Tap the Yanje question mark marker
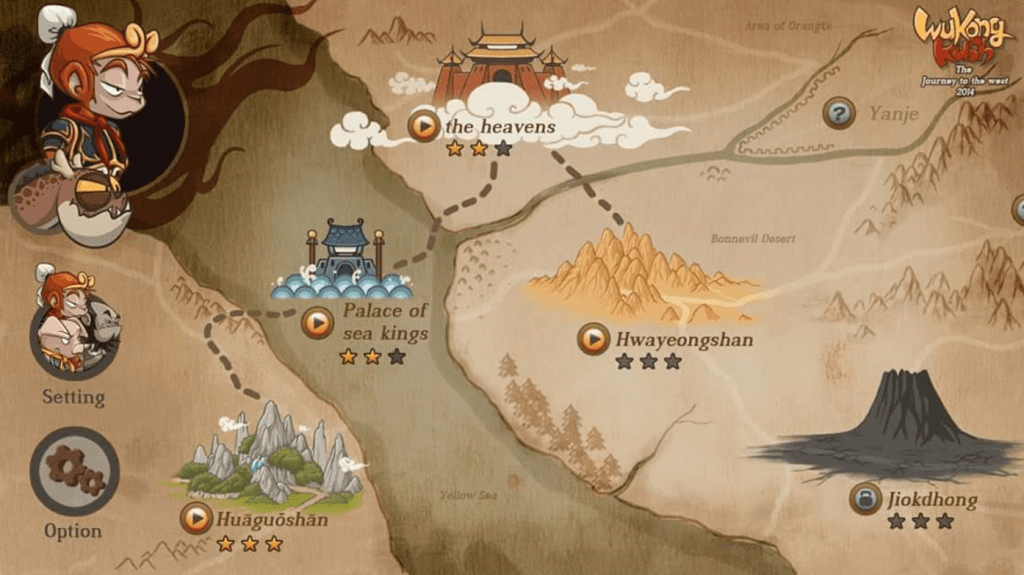1024x575 pixels. (839, 113)
